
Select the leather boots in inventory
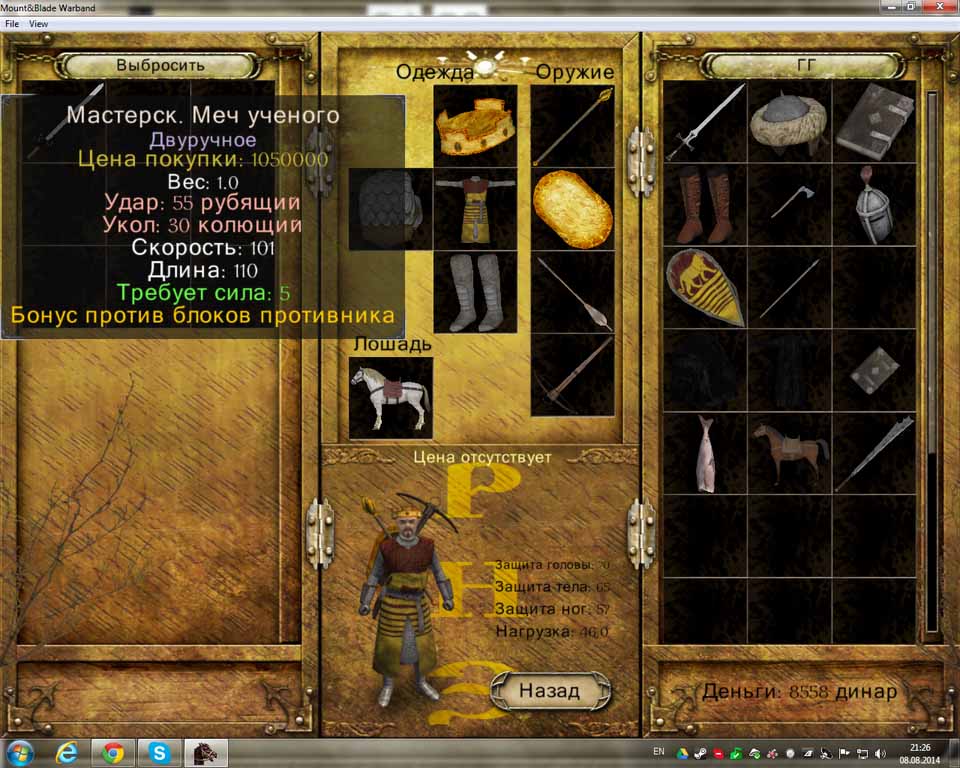[x=705, y=205]
